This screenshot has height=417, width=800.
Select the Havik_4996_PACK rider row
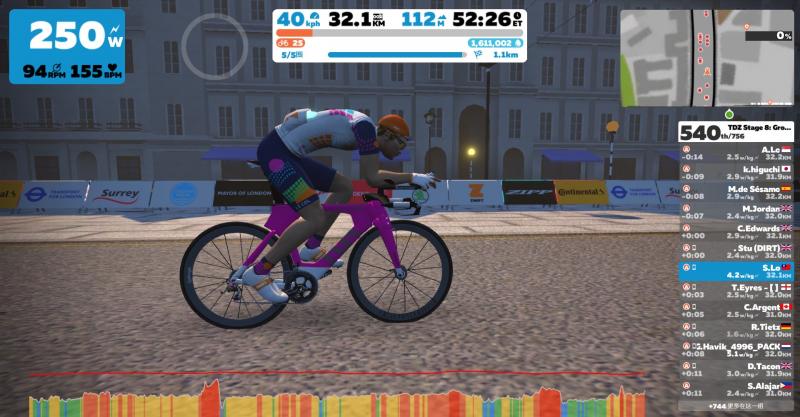point(736,349)
